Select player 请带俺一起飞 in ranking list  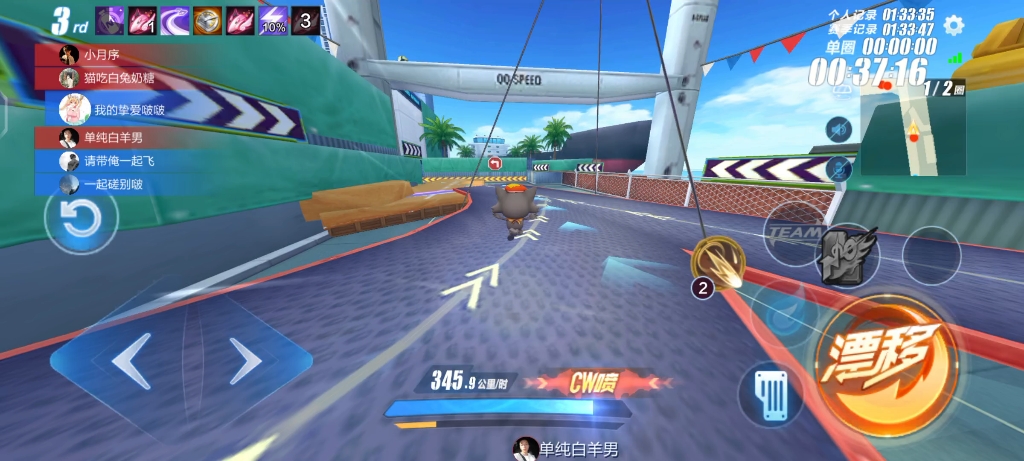(x=115, y=161)
